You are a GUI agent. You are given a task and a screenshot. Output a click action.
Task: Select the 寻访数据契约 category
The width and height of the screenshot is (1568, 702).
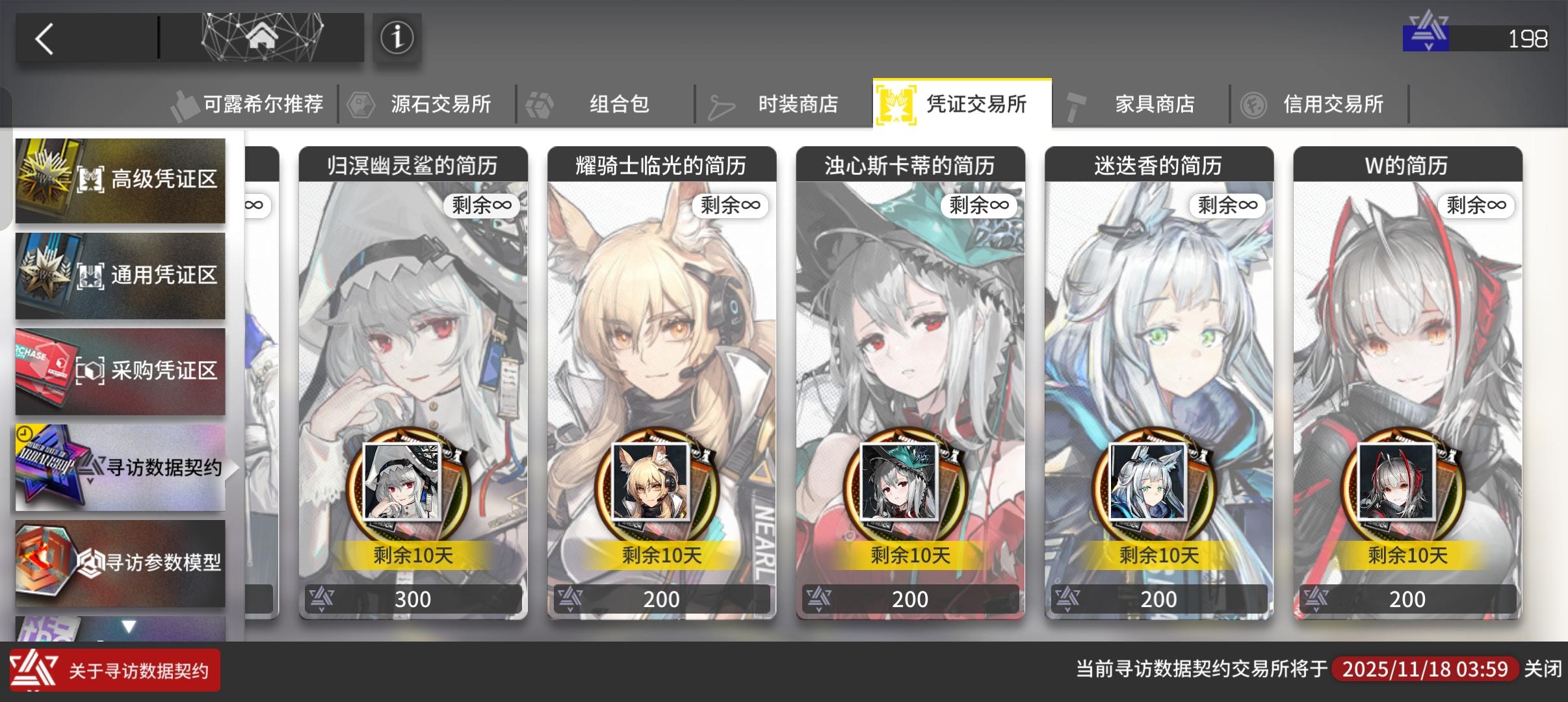[120, 467]
